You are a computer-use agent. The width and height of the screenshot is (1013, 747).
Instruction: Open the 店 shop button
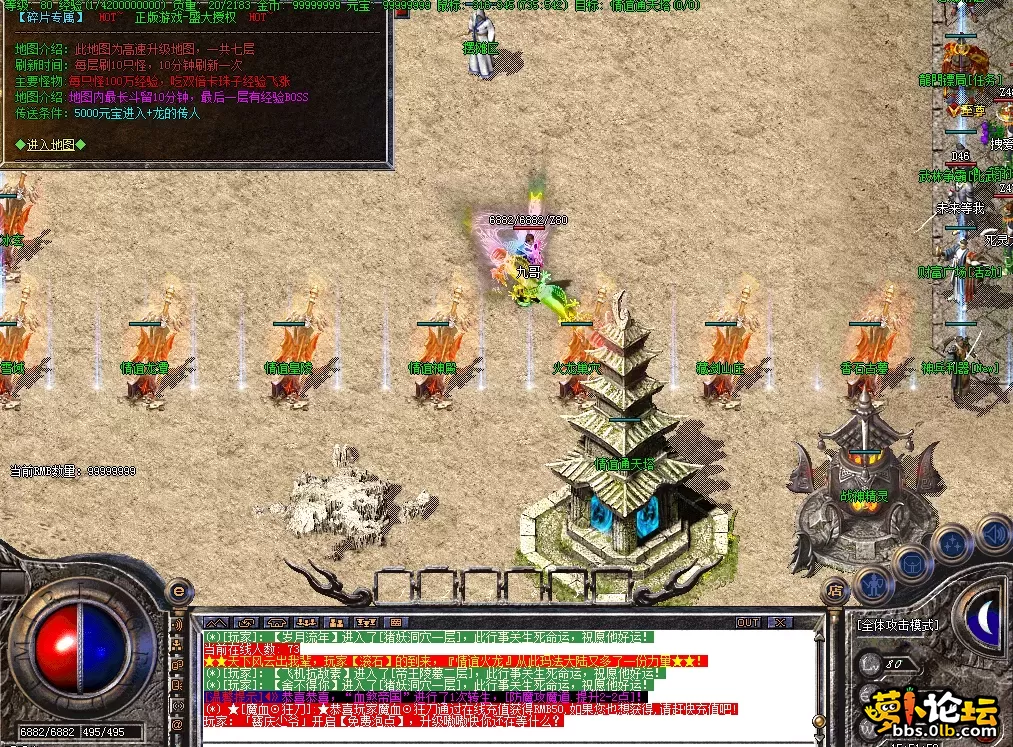(x=834, y=591)
